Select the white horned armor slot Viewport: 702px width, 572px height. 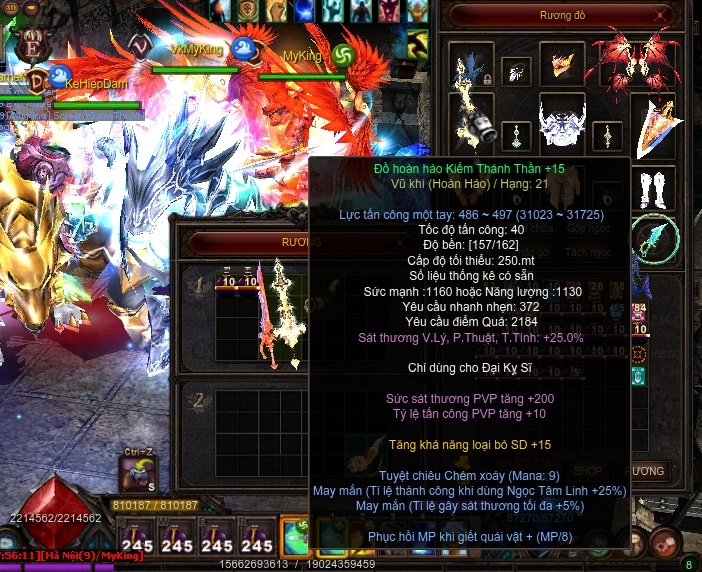pyautogui.click(x=562, y=126)
